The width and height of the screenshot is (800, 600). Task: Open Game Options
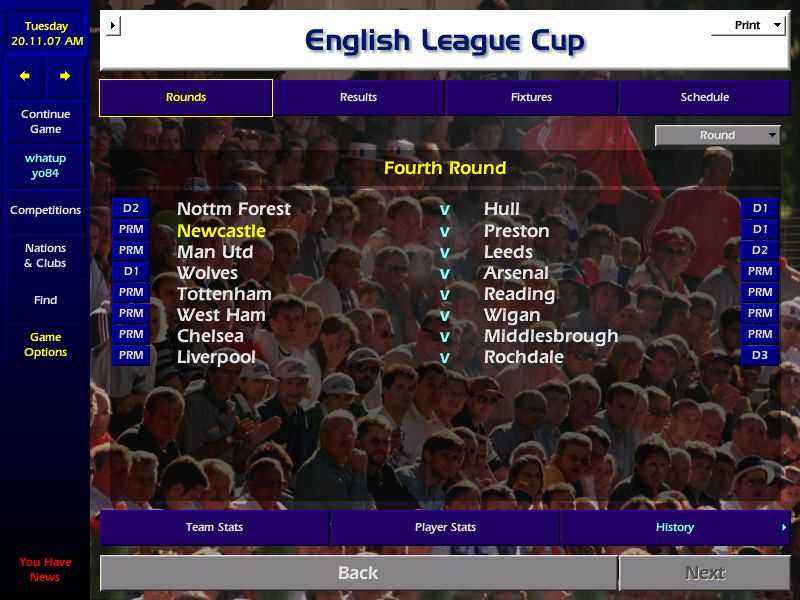point(45,344)
